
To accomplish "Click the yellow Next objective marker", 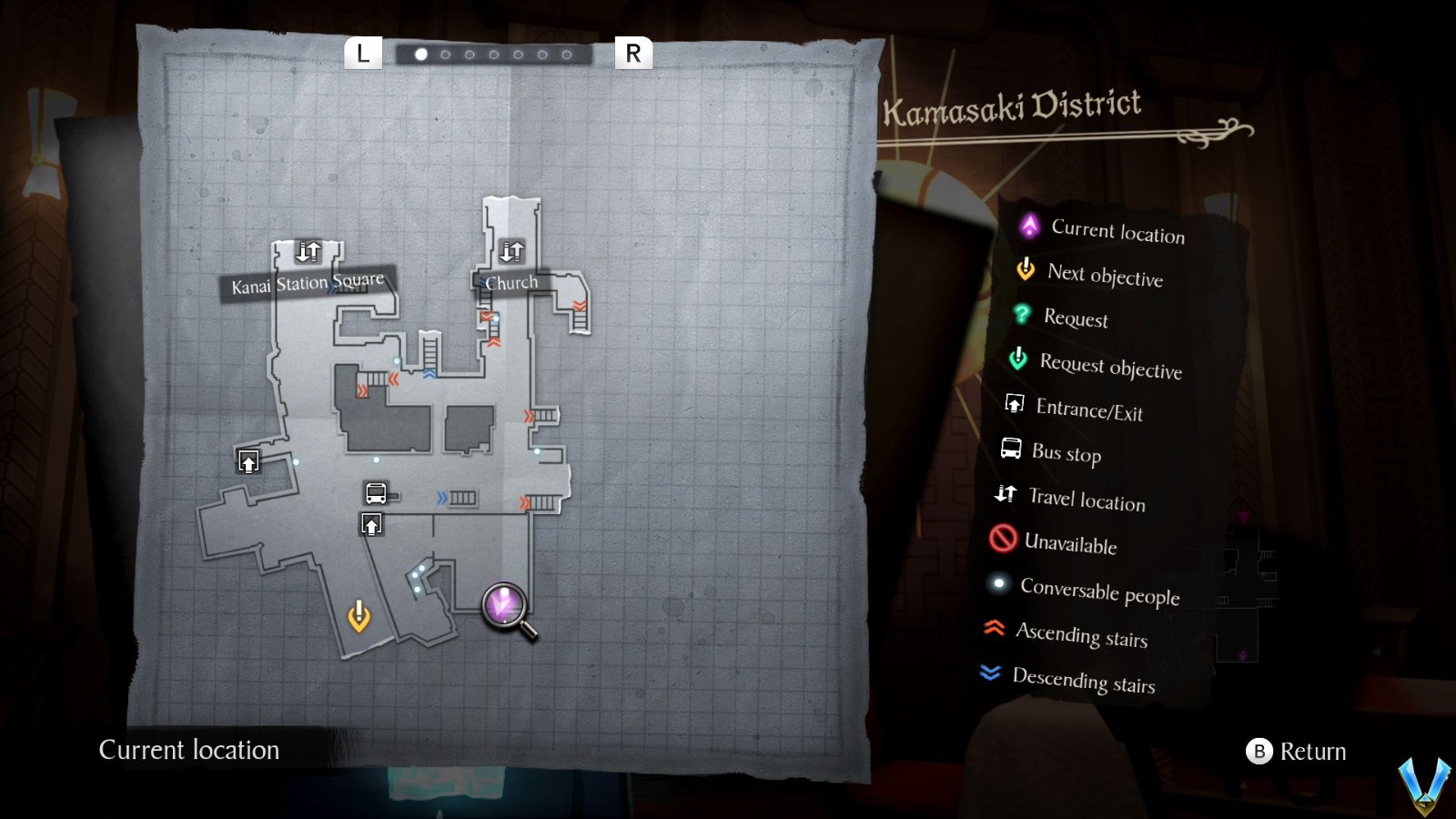I will coord(360,616).
